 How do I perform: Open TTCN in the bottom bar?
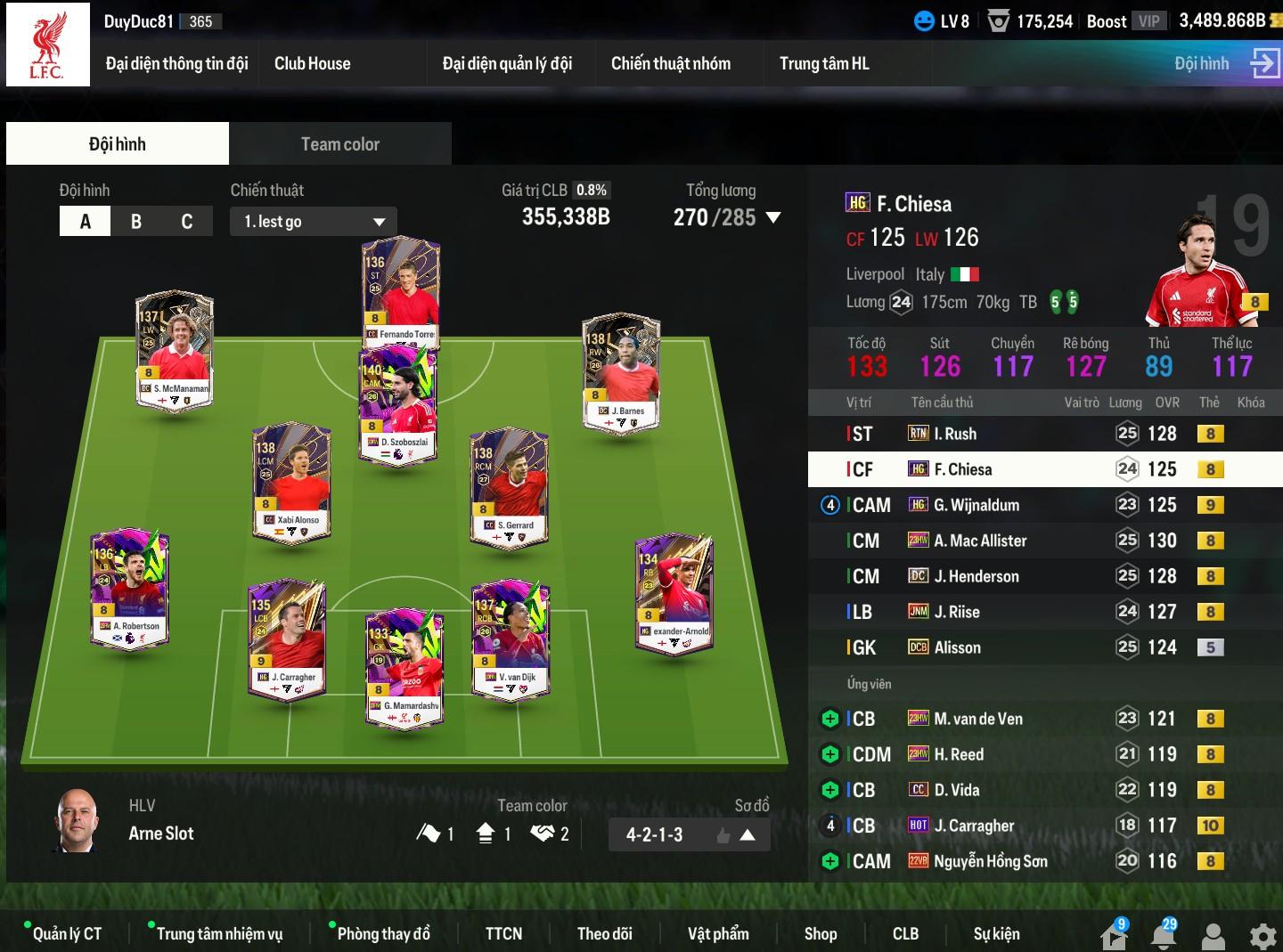coord(503,933)
